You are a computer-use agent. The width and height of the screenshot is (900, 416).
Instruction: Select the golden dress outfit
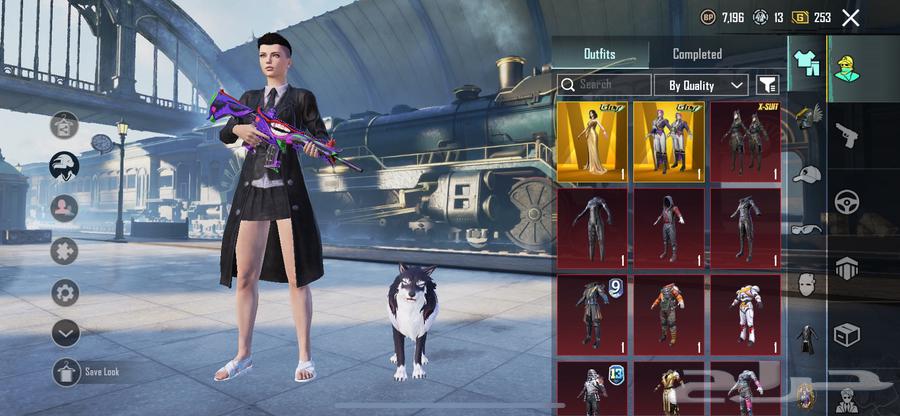click(592, 141)
